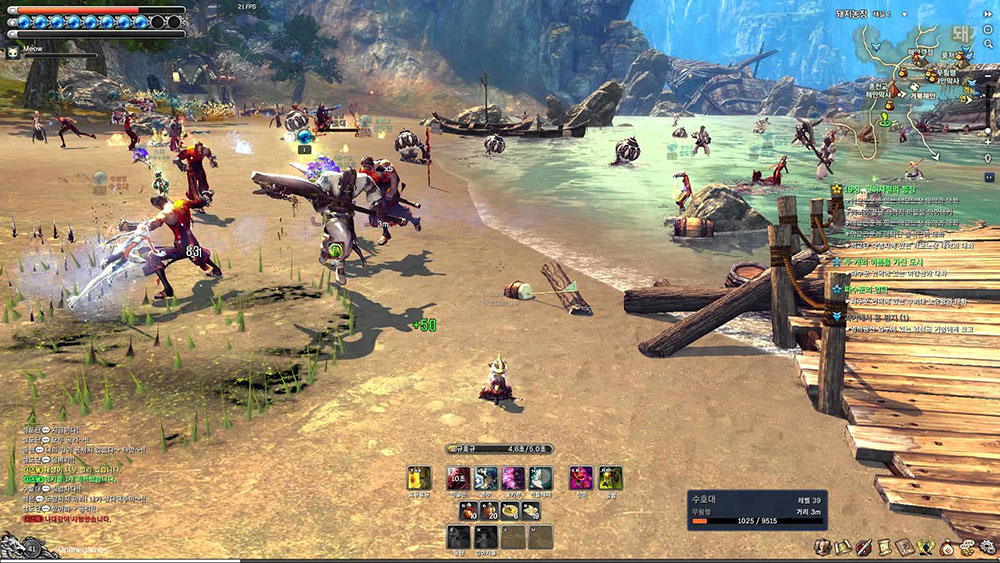Viewport: 1000px width, 563px height.
Task: Trigger the pink magenta burst skill
Action: click(513, 478)
